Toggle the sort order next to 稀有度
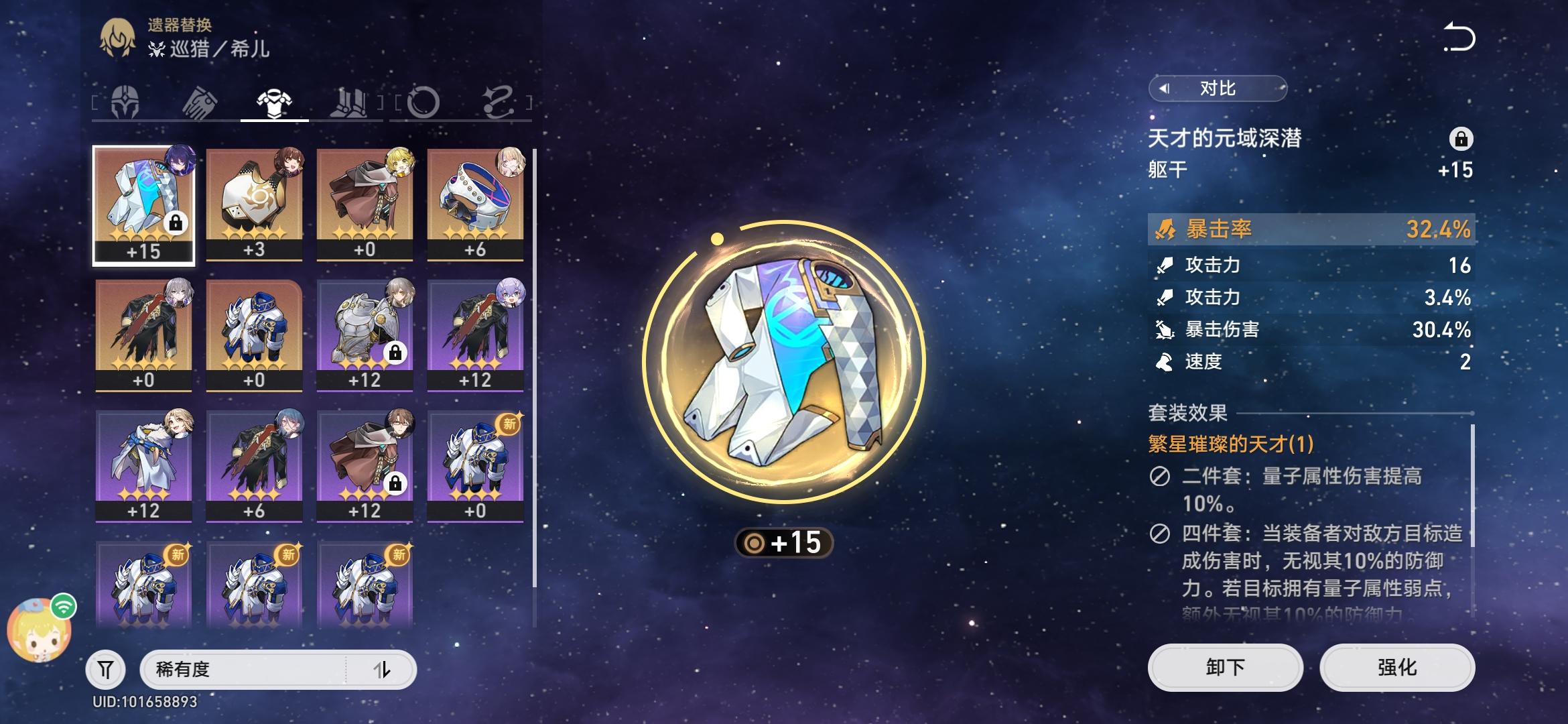Viewport: 1568px width, 724px height. (387, 668)
